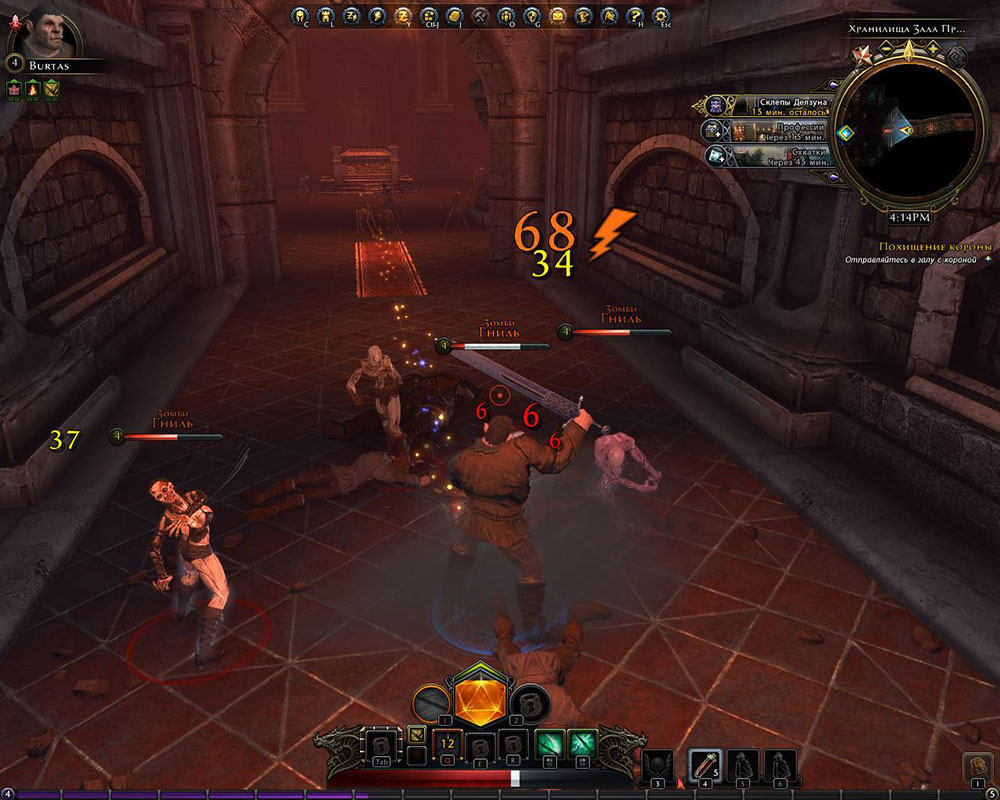The width and height of the screenshot is (1000, 800).
Task: Activate the ability showing 12 cooldown
Action: pos(448,746)
